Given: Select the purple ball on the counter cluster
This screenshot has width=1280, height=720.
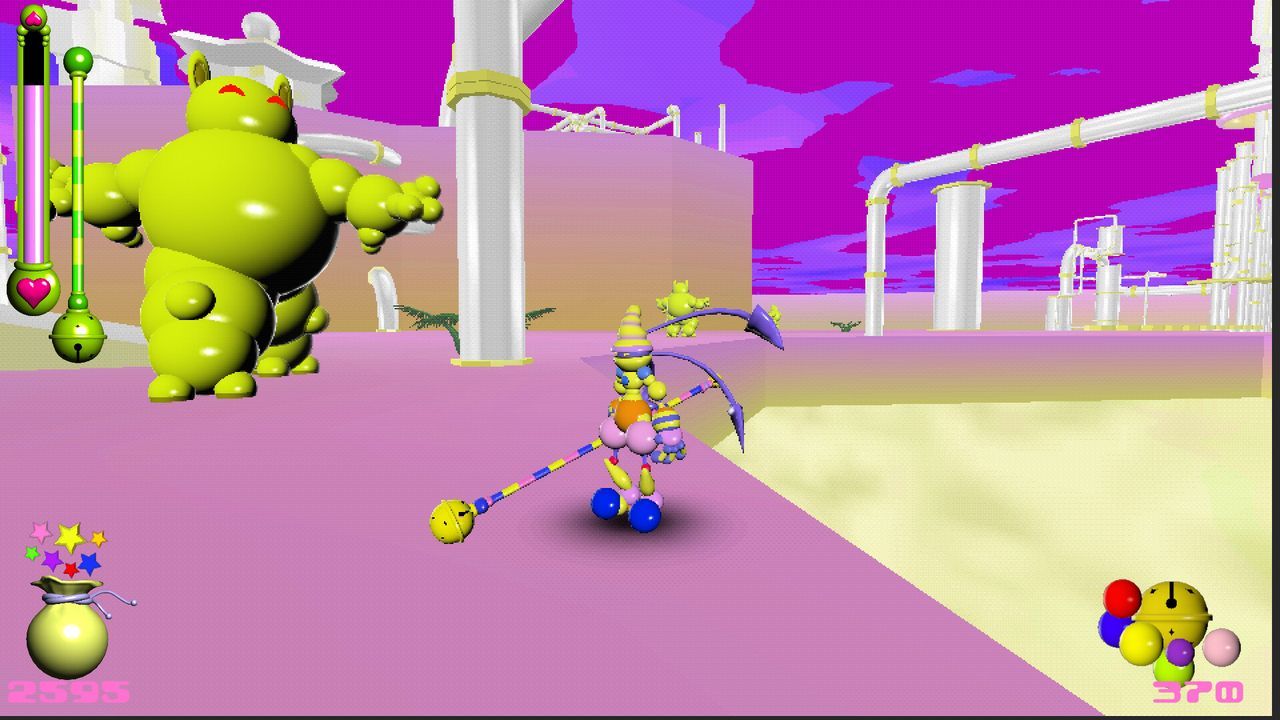Looking at the screenshot, I should pos(1179,652).
